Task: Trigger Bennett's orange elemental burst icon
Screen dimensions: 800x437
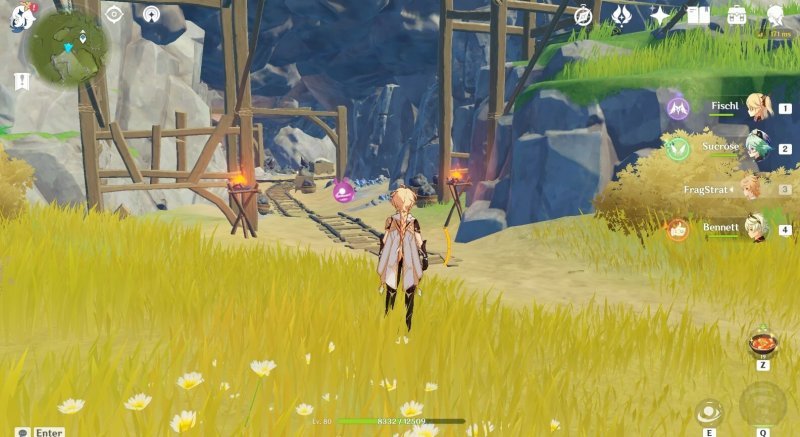Action: [x=678, y=229]
